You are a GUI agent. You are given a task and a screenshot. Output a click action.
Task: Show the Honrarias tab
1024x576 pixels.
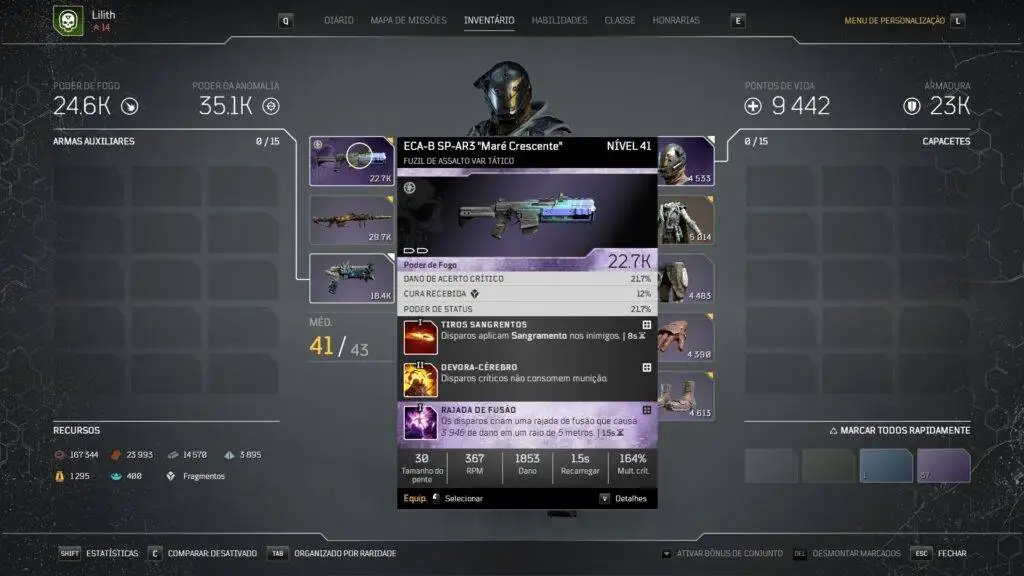676,20
